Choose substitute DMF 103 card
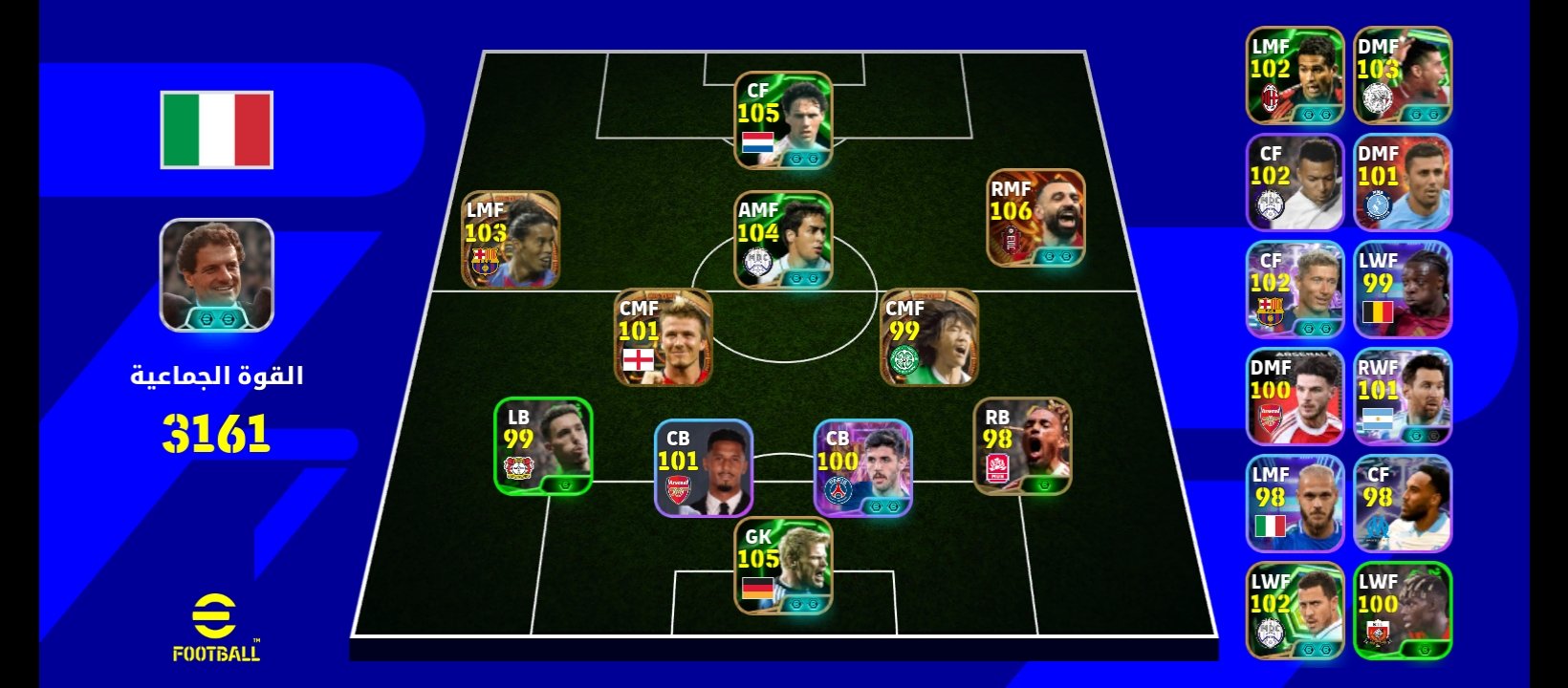This screenshot has width=1568, height=688. (1403, 75)
